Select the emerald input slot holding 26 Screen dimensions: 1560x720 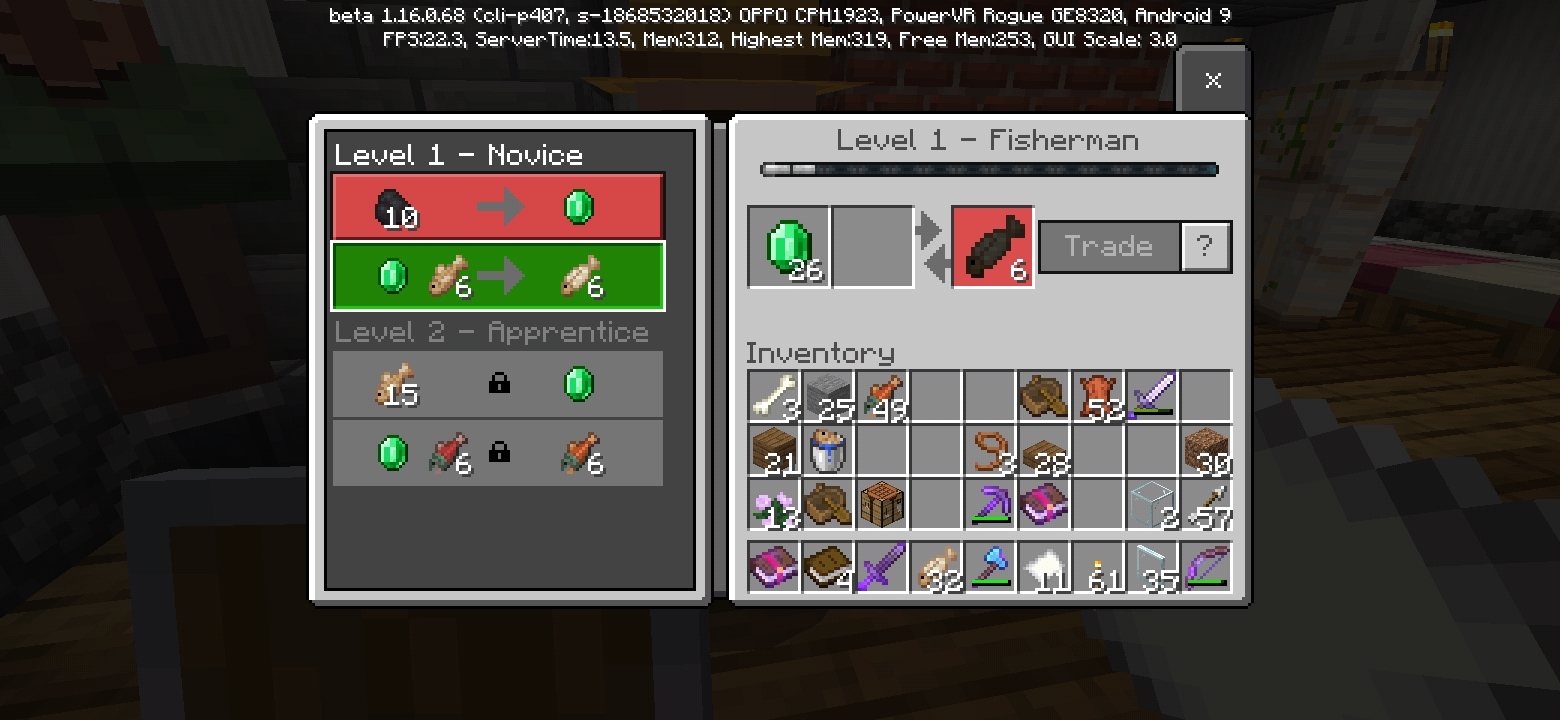click(x=789, y=247)
